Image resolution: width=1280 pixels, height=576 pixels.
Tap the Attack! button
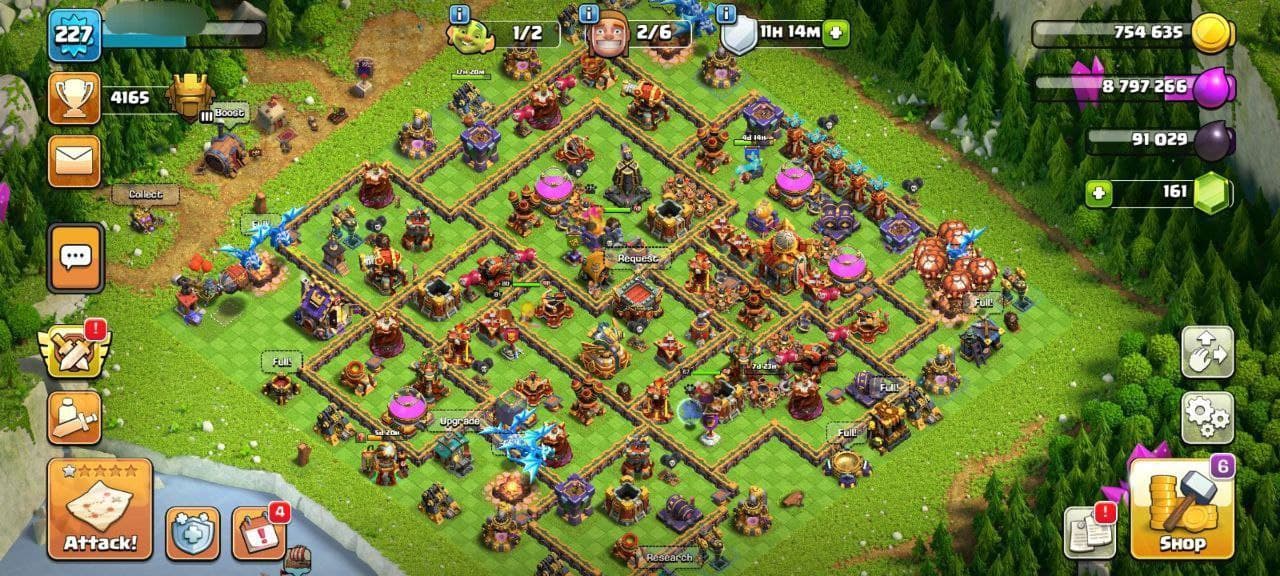point(100,509)
